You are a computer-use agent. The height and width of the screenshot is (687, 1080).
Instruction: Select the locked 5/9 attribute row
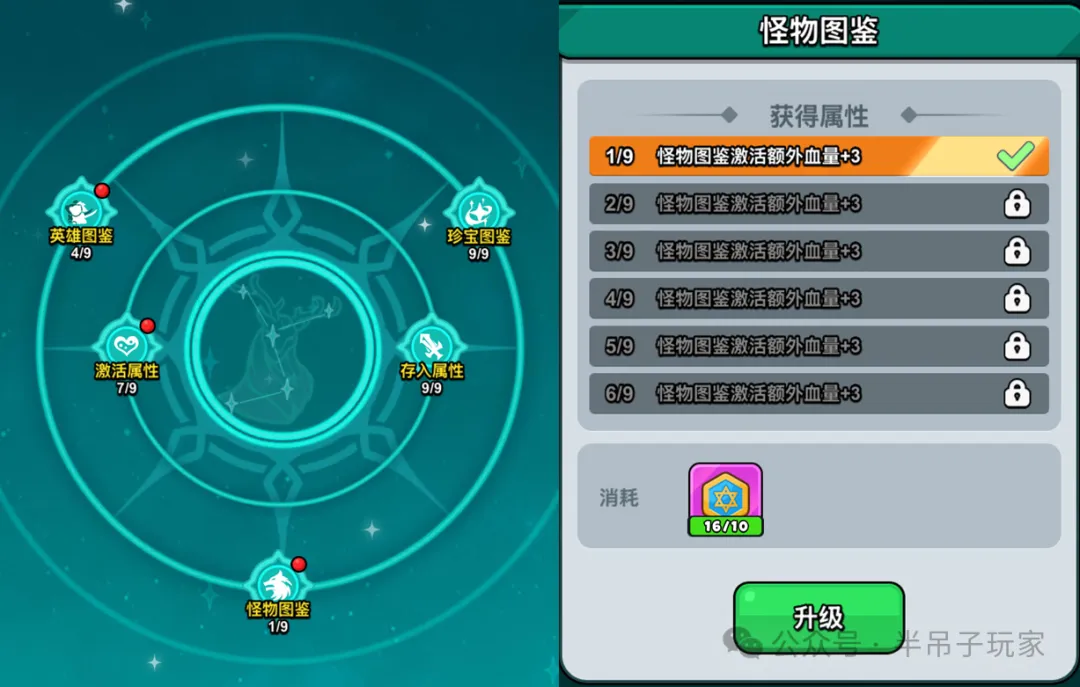pos(818,346)
